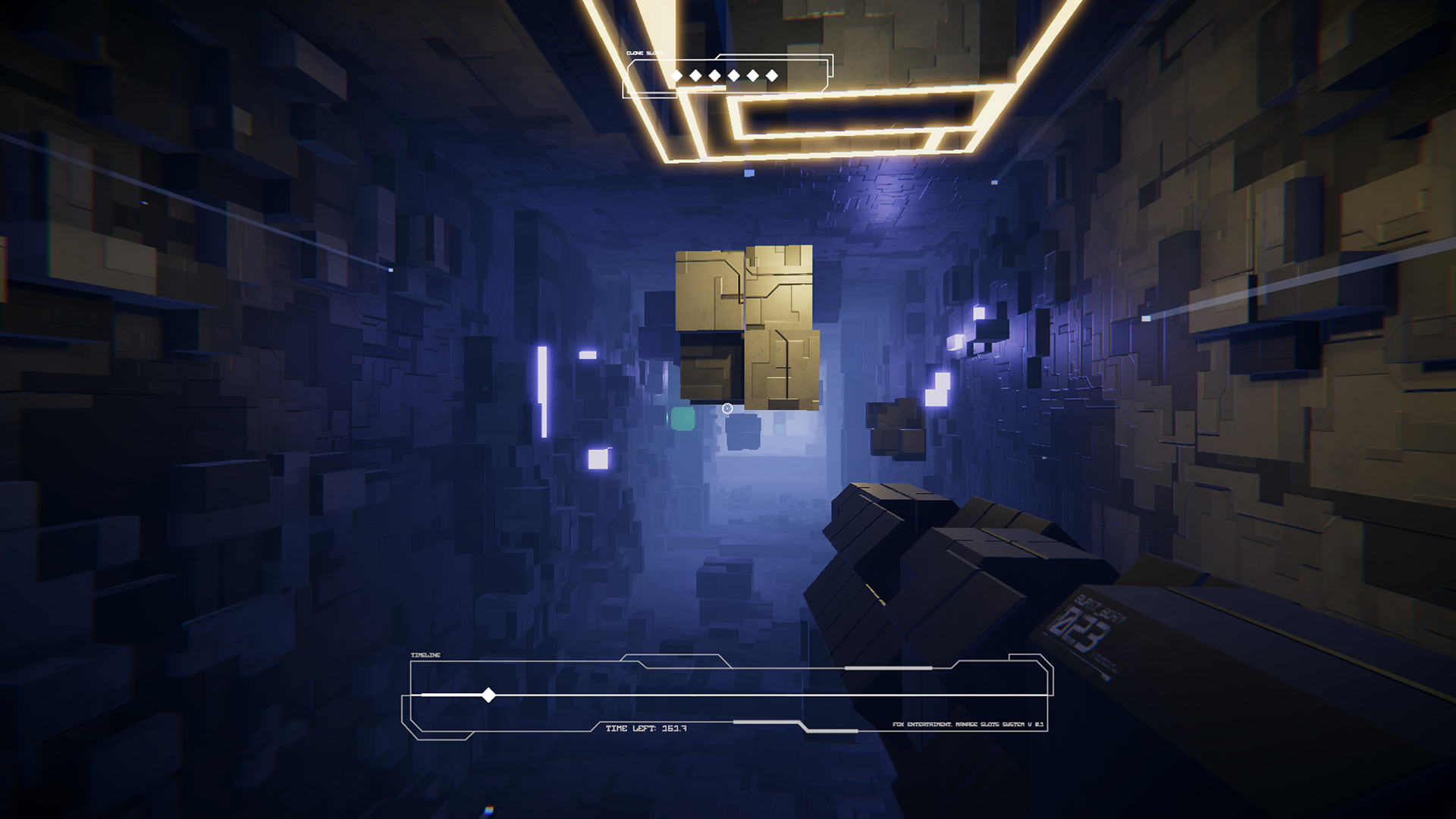Select the first clone slot diamond
This screenshot has width=1456, height=819.
point(677,75)
